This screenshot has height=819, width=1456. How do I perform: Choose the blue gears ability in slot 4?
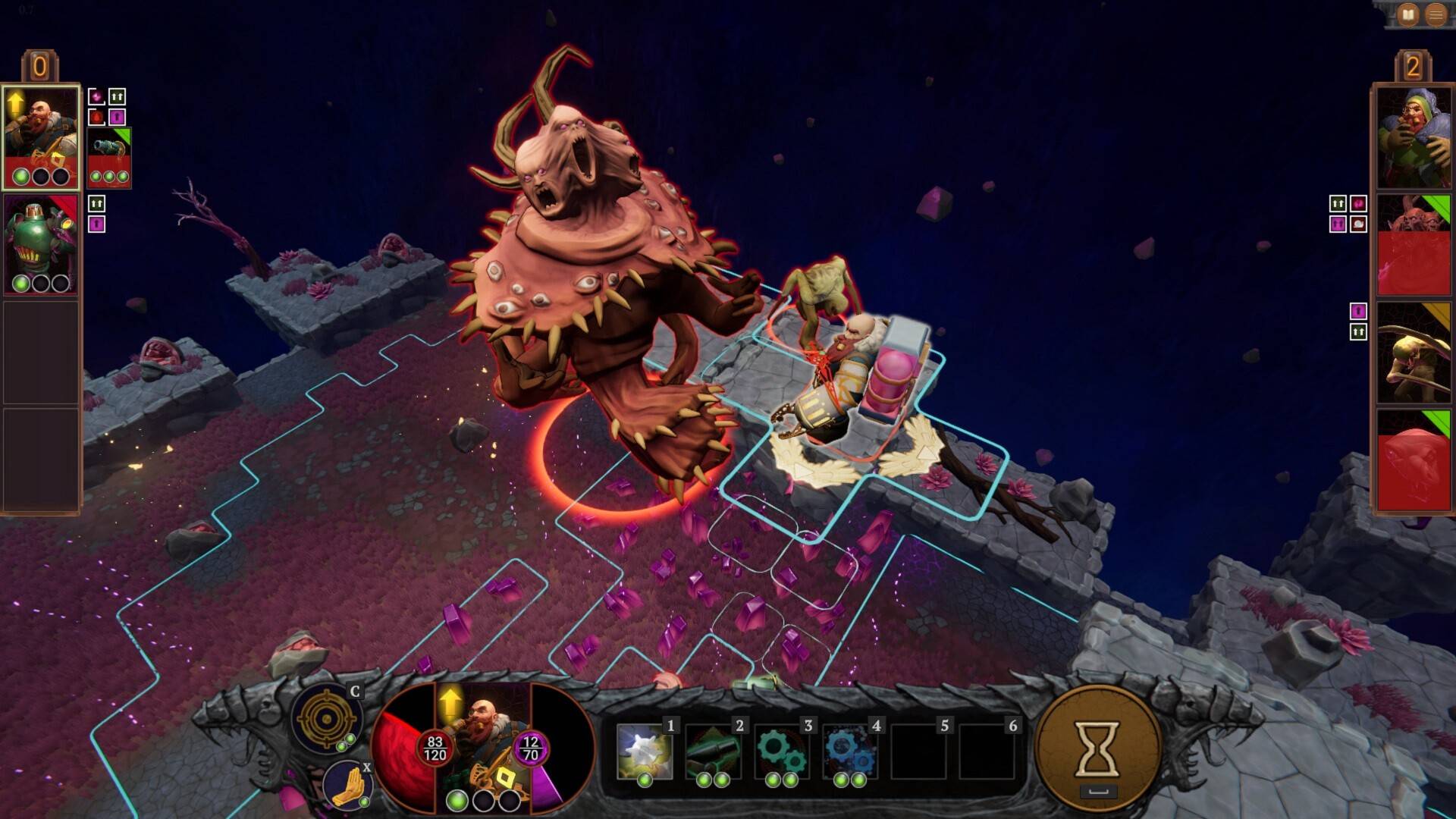click(x=849, y=752)
